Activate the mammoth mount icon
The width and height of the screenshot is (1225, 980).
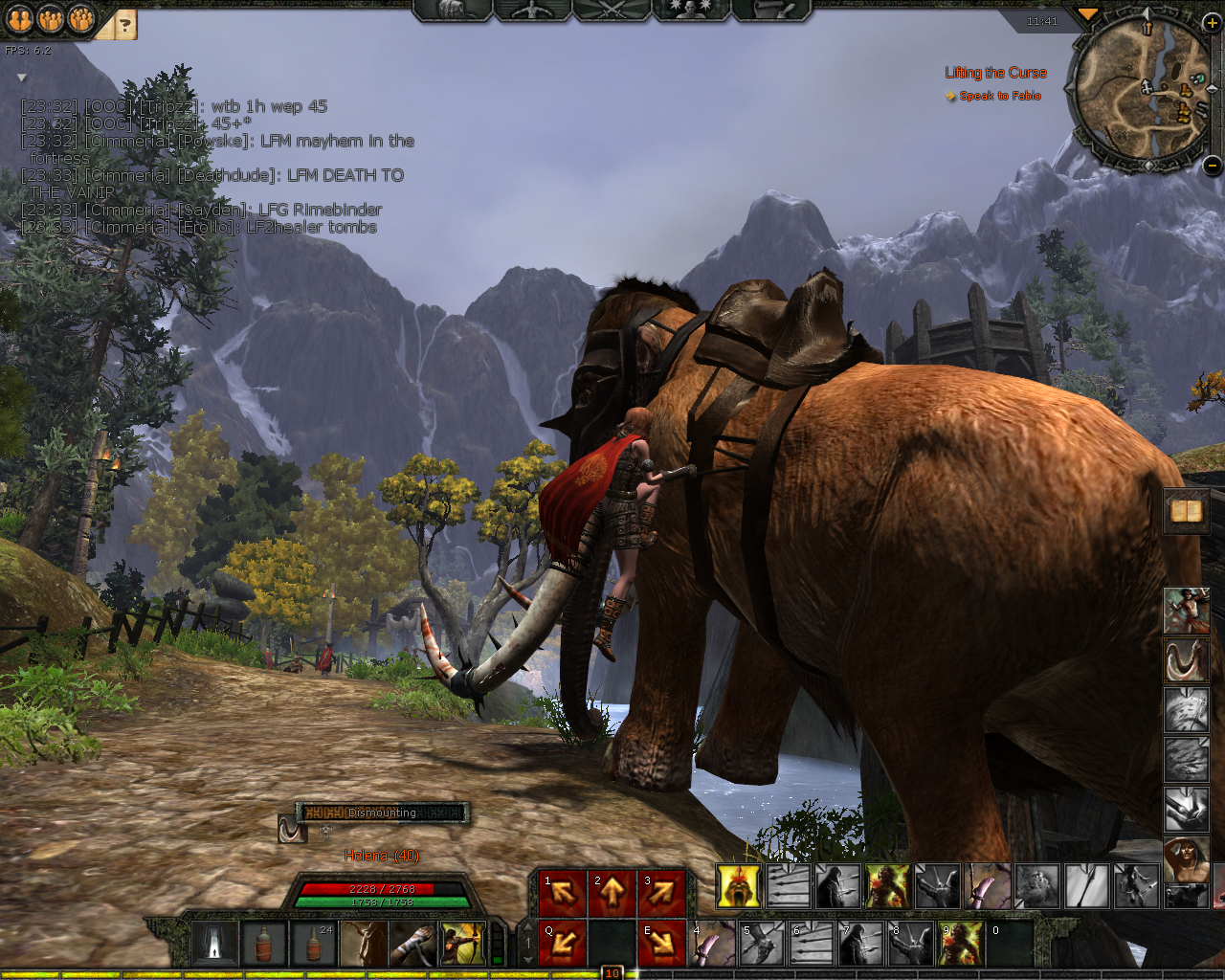[x=1187, y=660]
